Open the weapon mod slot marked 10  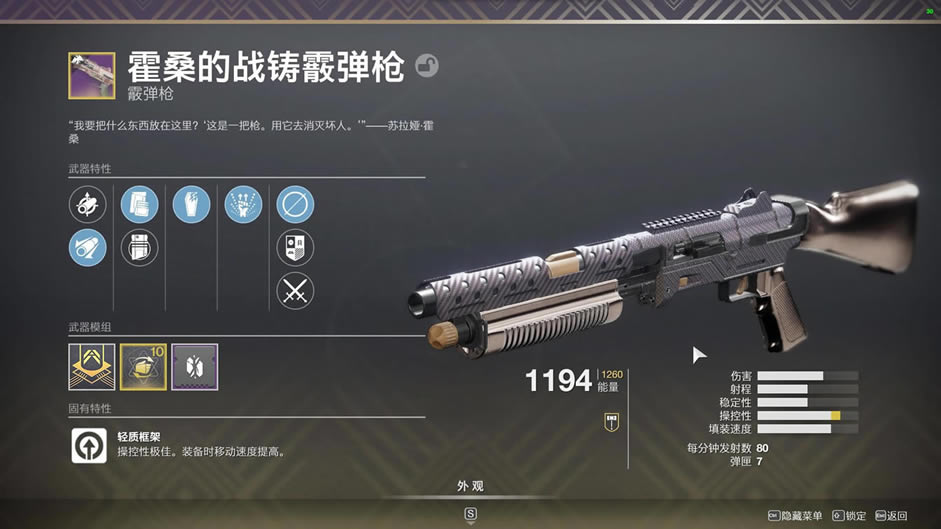[x=143, y=366]
